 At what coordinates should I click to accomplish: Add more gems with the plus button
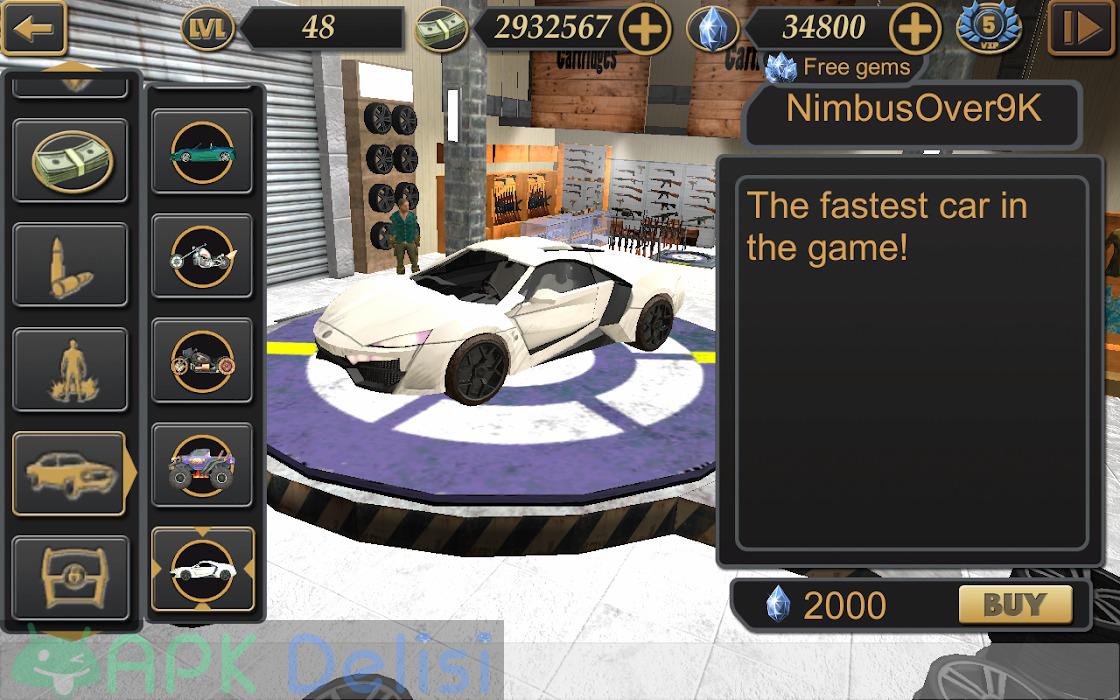pos(916,29)
